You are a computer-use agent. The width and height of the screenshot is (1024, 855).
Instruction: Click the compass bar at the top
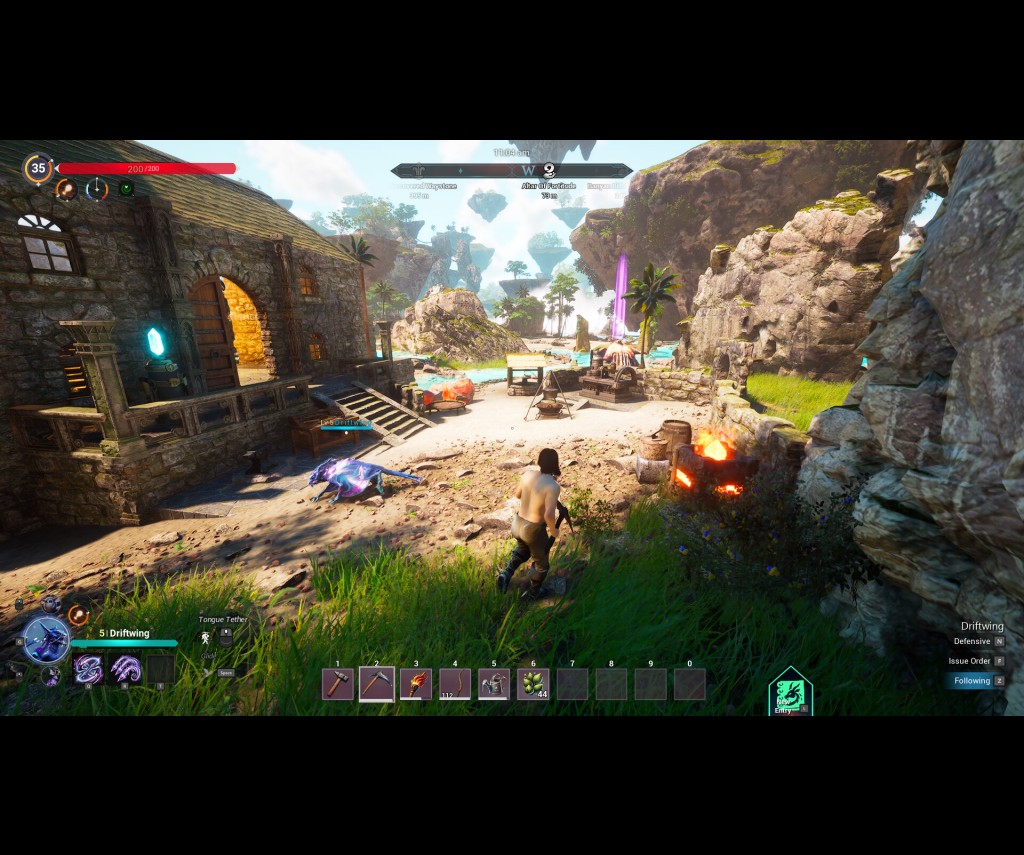pyautogui.click(x=512, y=171)
